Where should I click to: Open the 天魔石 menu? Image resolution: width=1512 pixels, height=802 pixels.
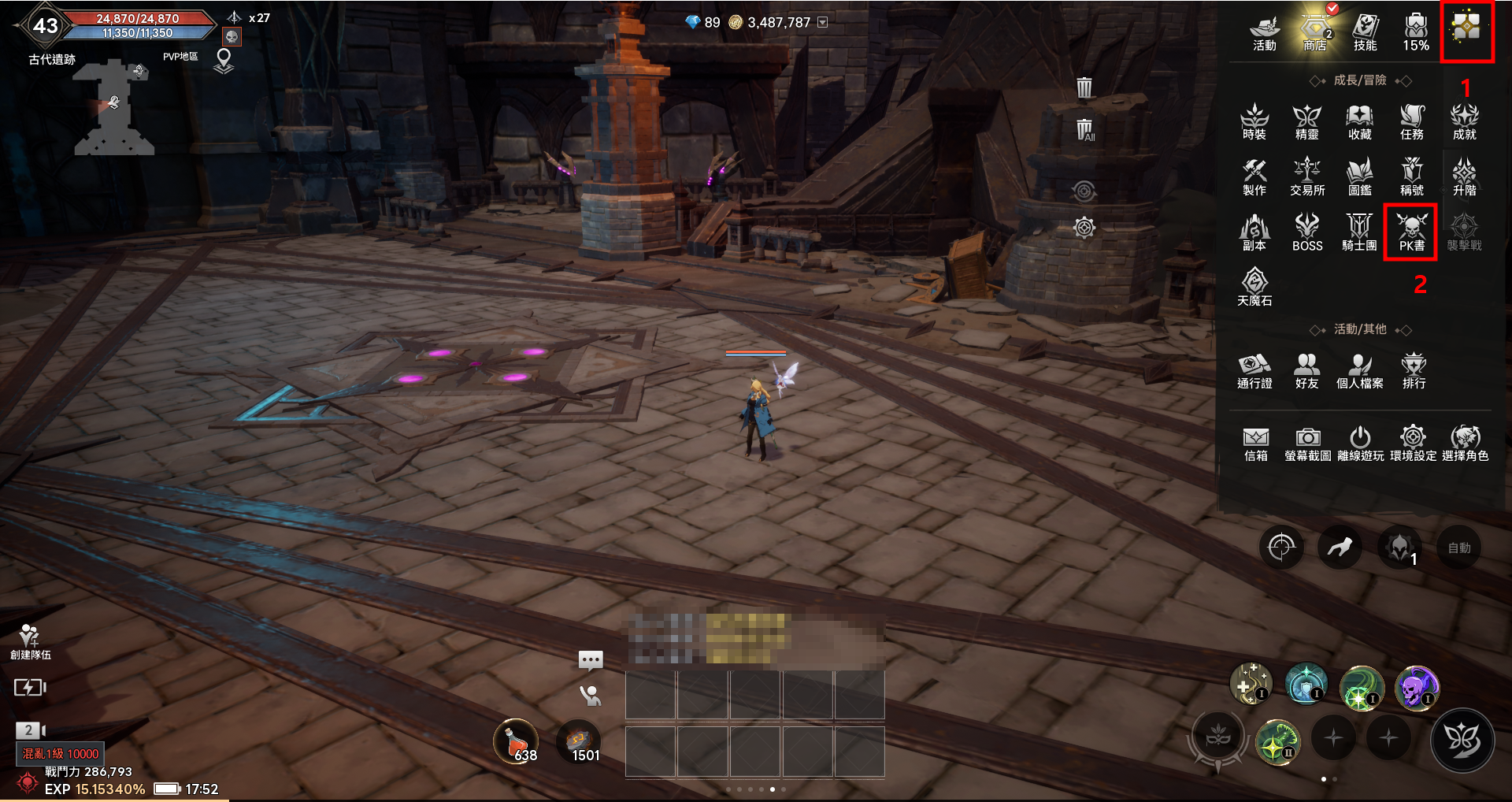point(1254,288)
